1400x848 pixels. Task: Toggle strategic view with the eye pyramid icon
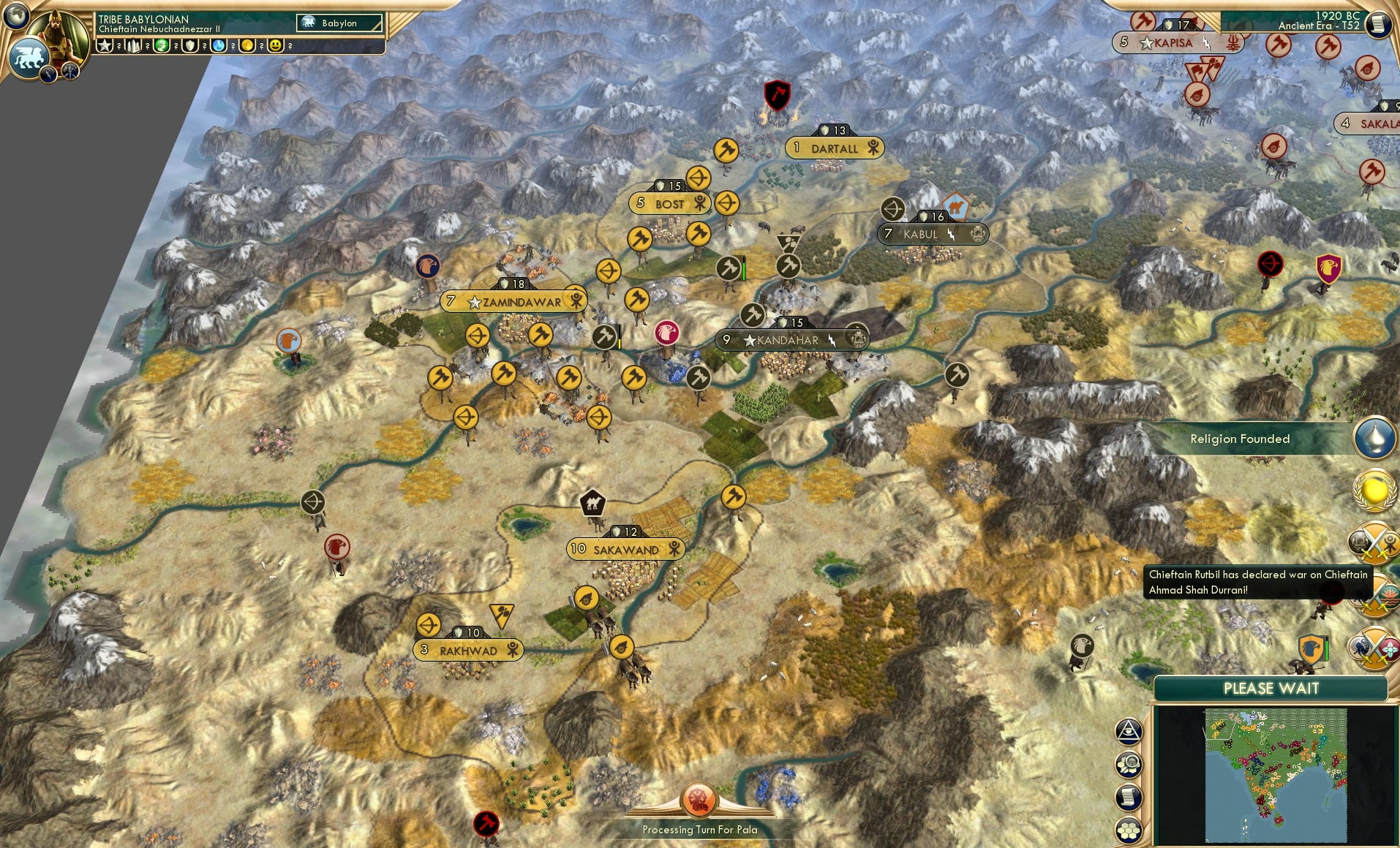click(1129, 731)
